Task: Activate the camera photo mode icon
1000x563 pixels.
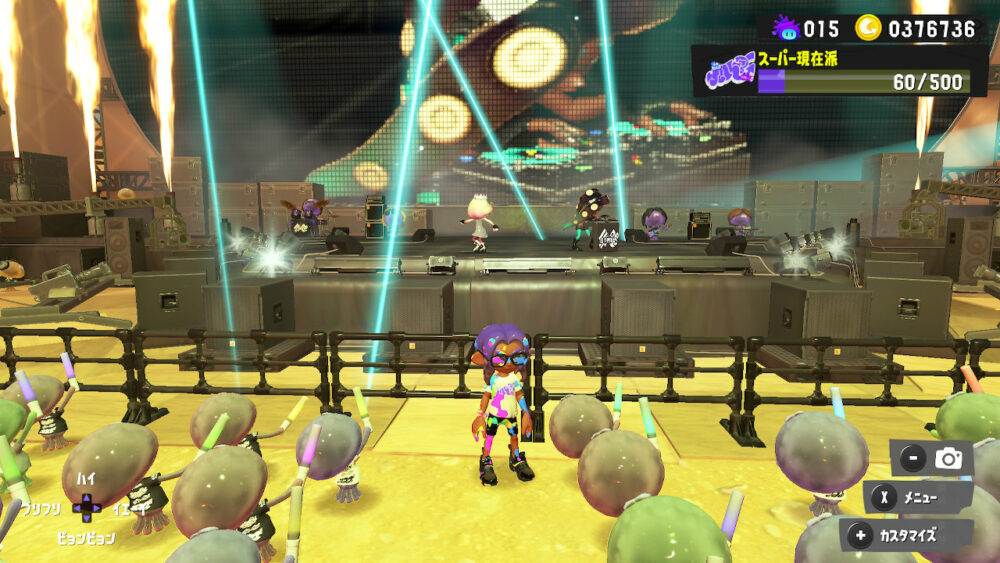Action: click(947, 459)
